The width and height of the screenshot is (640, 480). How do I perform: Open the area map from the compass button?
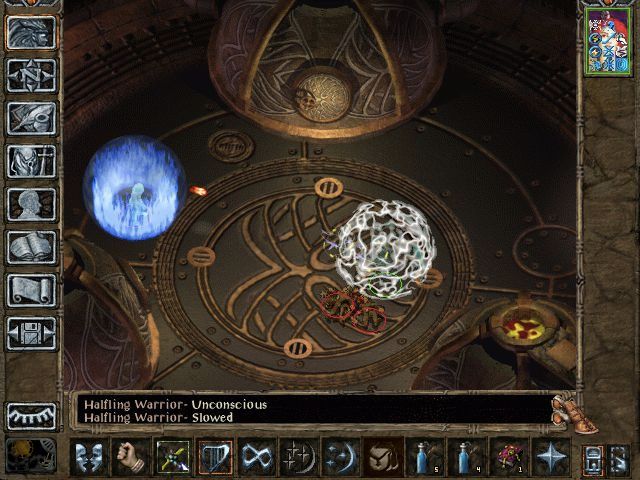[x=31, y=74]
